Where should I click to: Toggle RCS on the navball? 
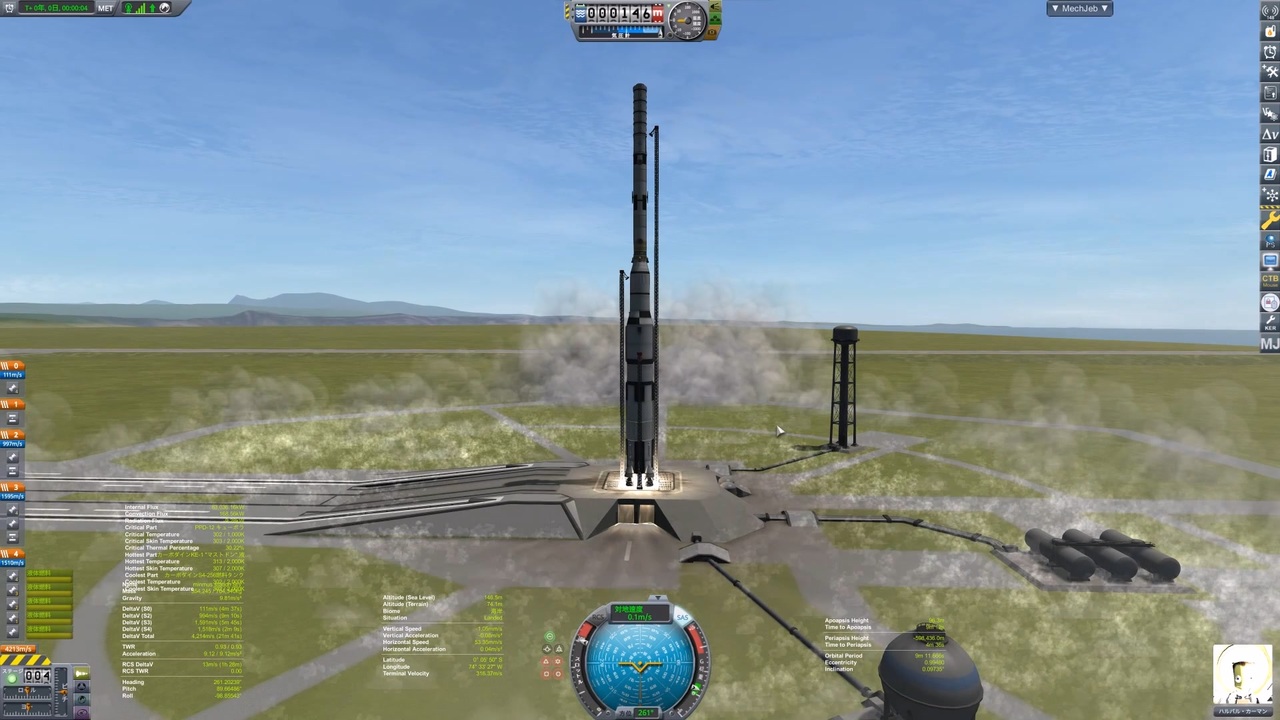coord(598,616)
